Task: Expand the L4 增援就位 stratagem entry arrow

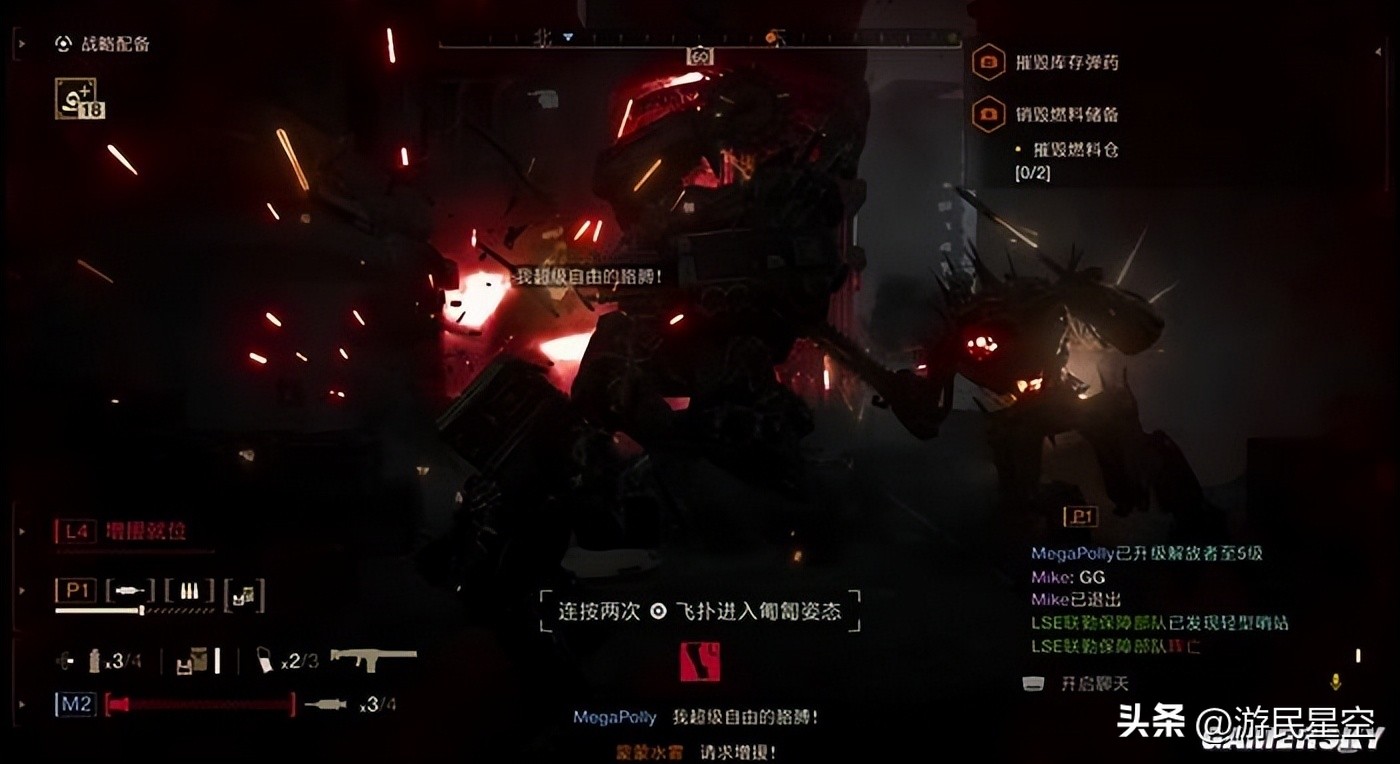Action: click(24, 532)
